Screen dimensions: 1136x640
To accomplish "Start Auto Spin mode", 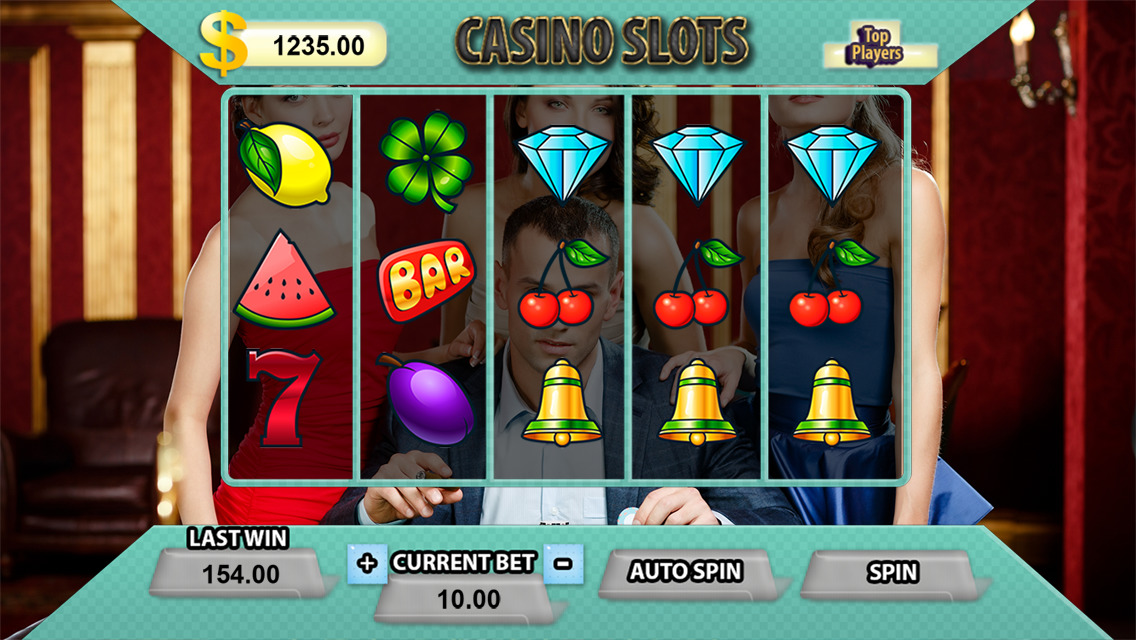I will (685, 573).
